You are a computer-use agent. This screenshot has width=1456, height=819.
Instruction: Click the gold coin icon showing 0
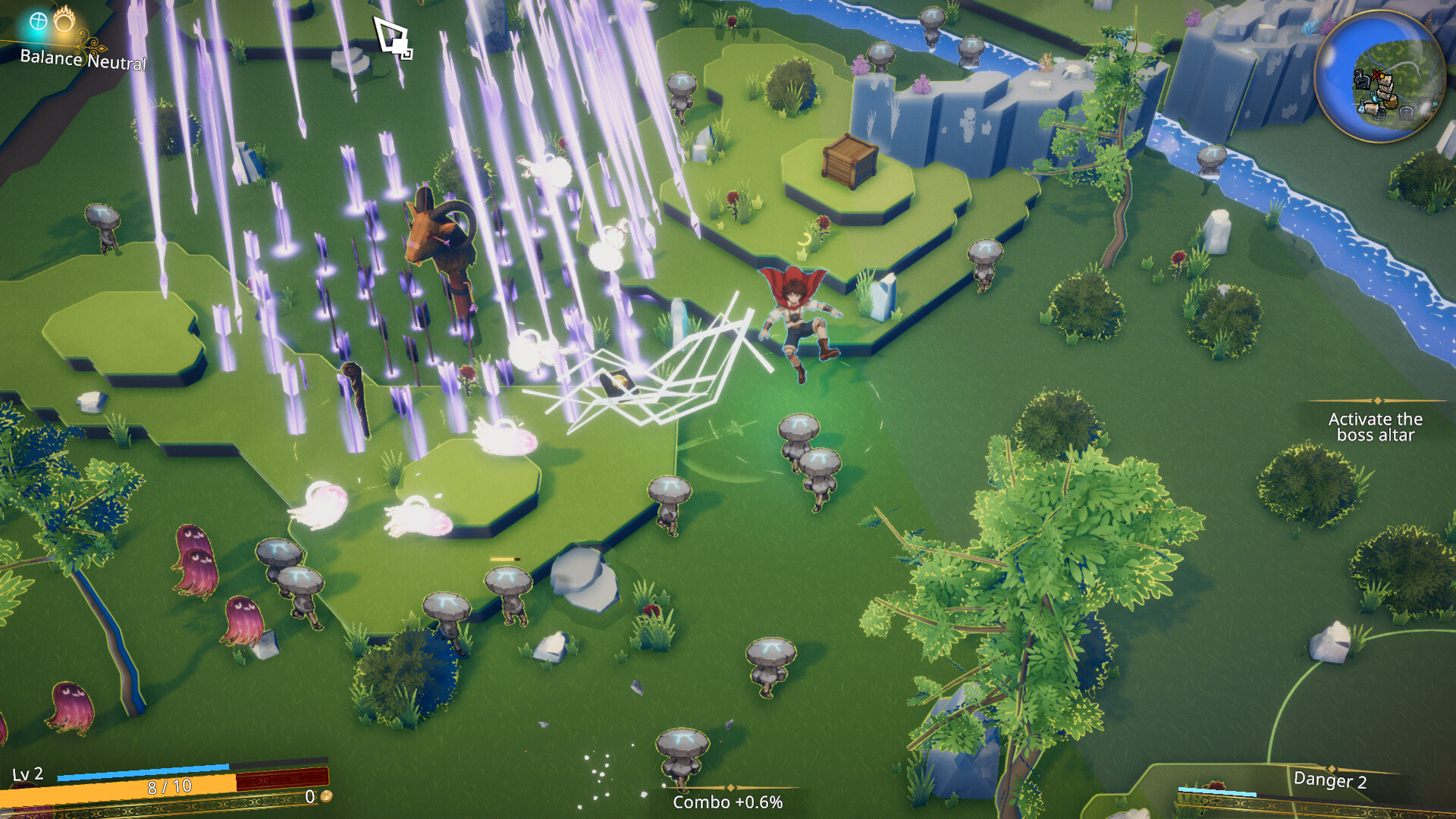[x=325, y=797]
